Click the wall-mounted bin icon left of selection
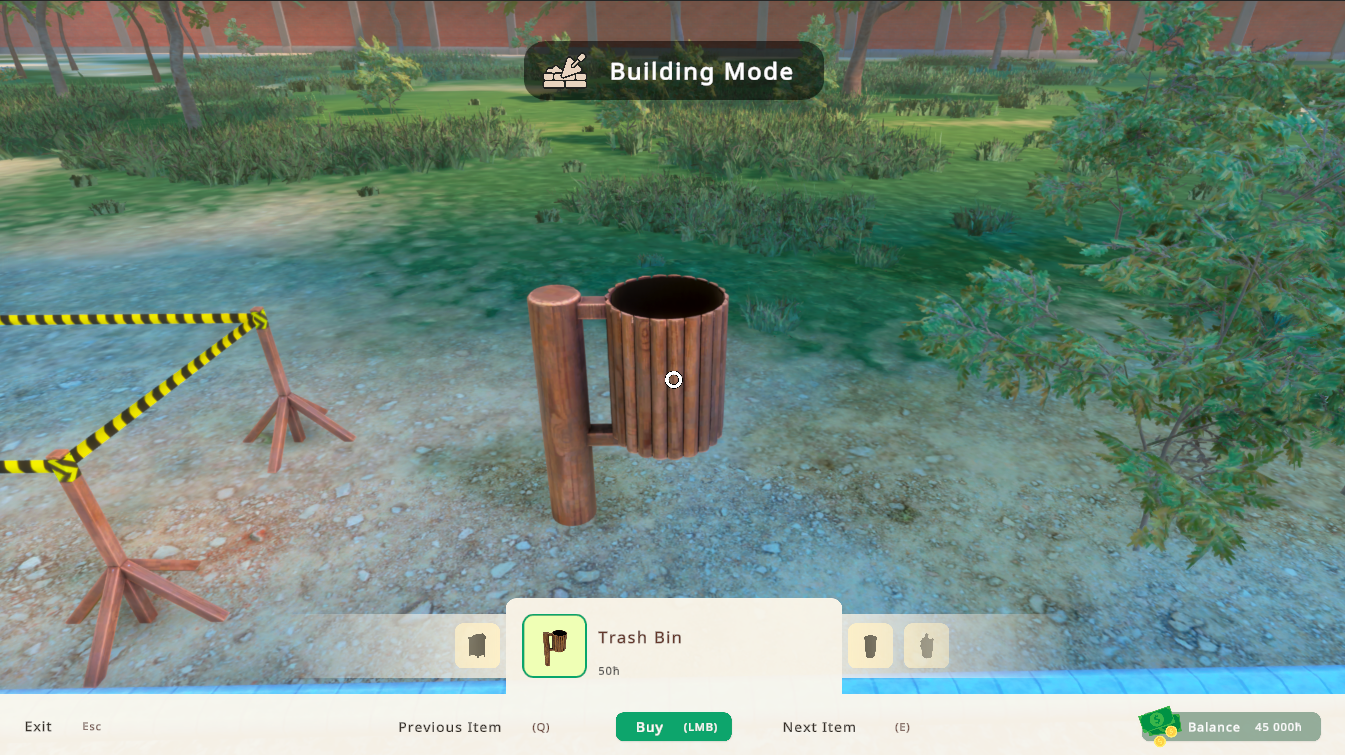The width and height of the screenshot is (1345, 755). 477,645
